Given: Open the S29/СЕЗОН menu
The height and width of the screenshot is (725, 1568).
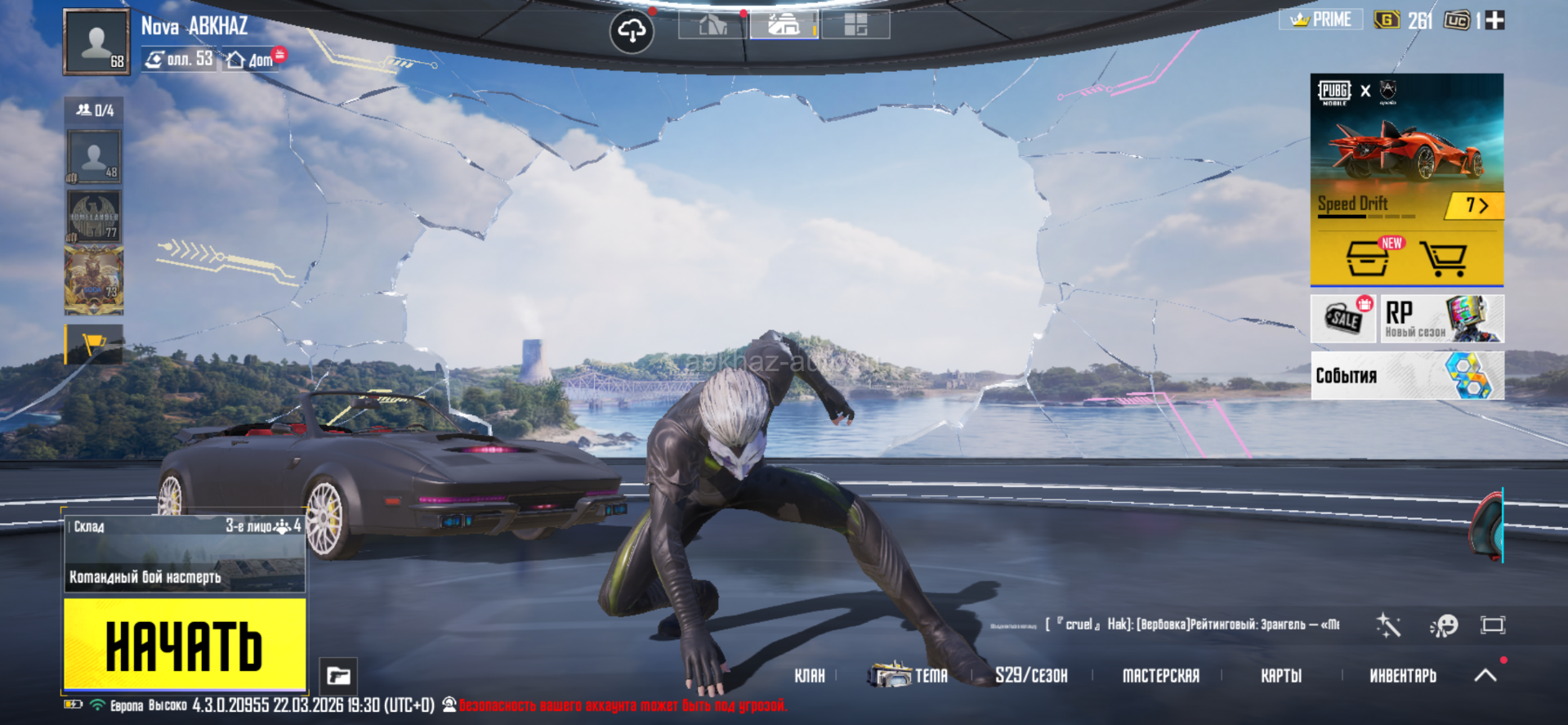Looking at the screenshot, I should point(1030,676).
